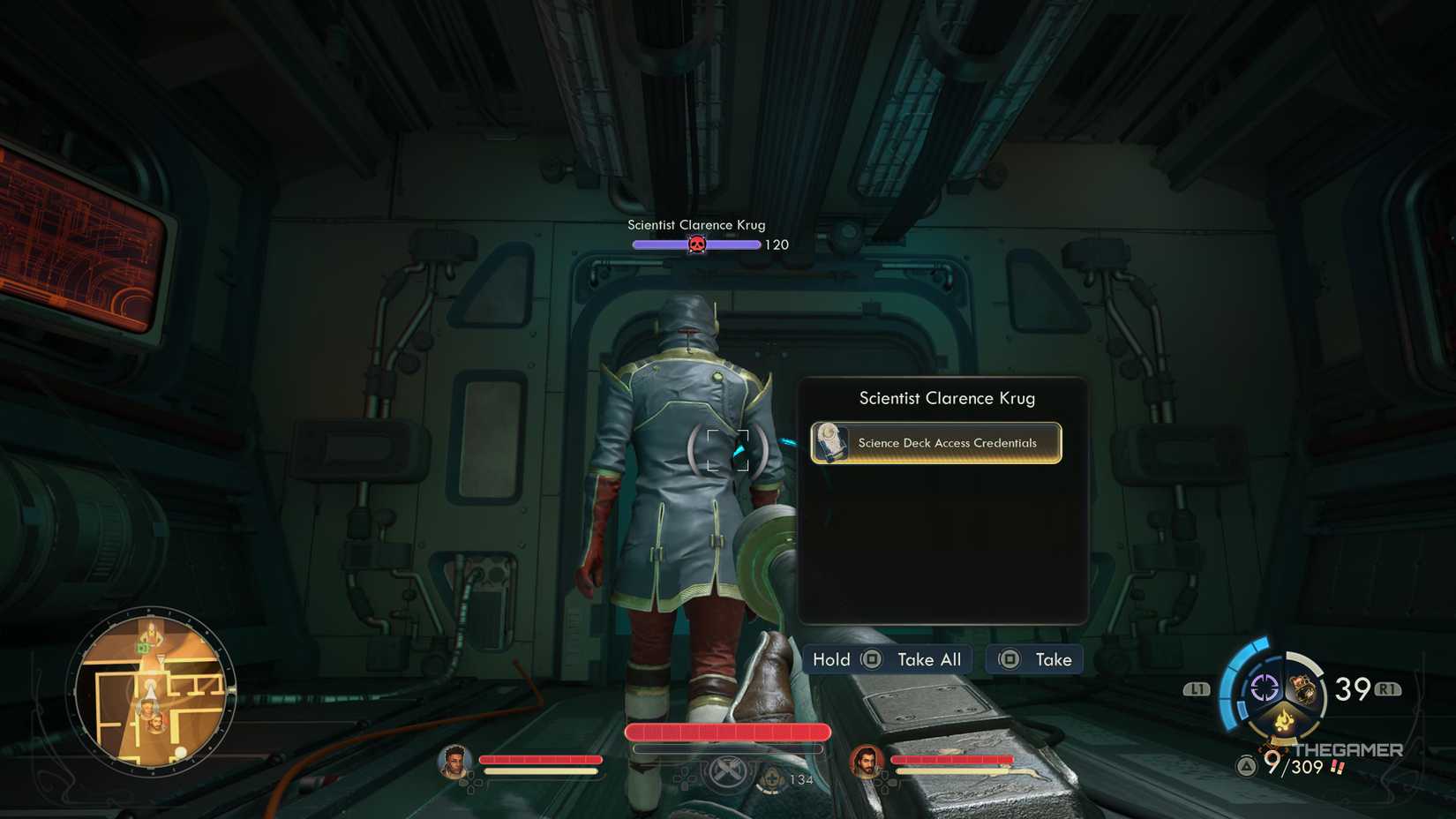Select the Scientist Clarence Krug nameplate
Viewport: 1456px width, 819px height.
[696, 225]
